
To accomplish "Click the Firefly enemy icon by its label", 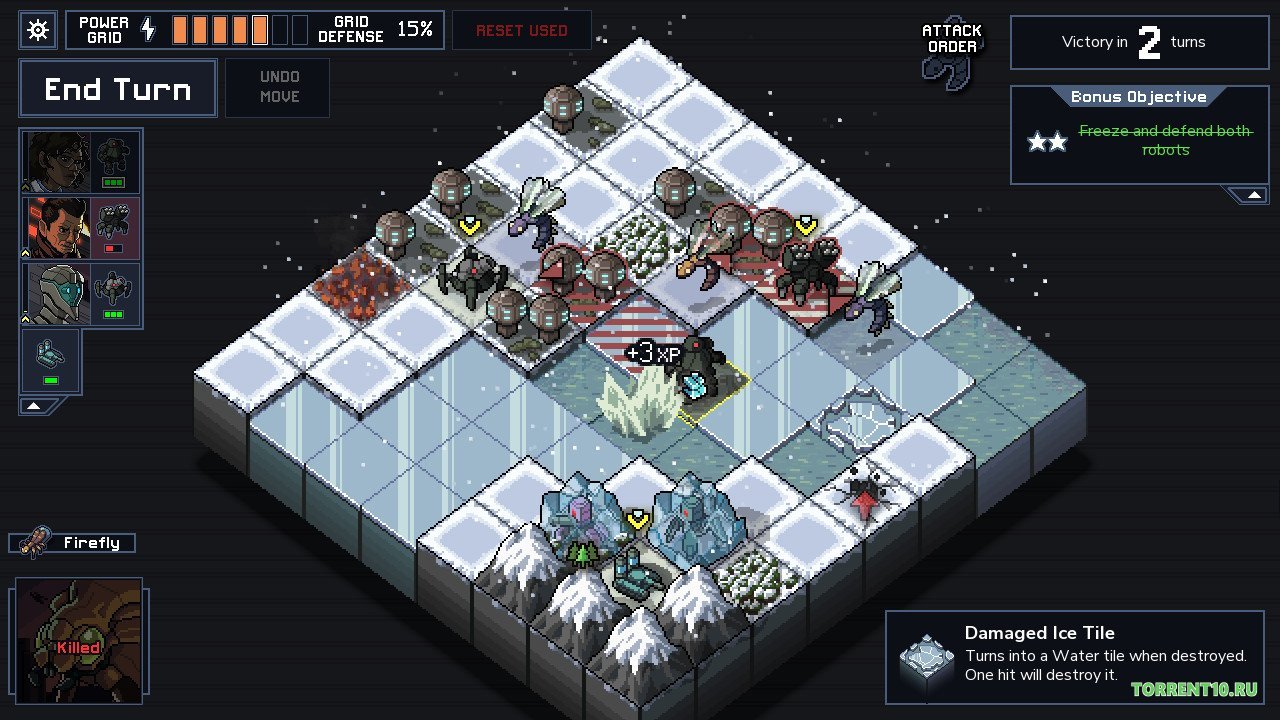I will pyautogui.click(x=36, y=542).
